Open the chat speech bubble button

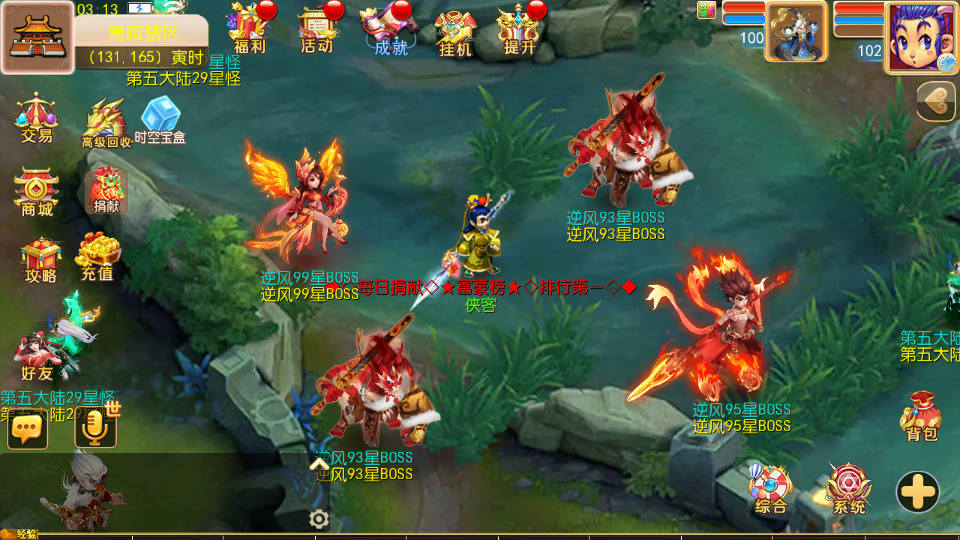click(27, 429)
